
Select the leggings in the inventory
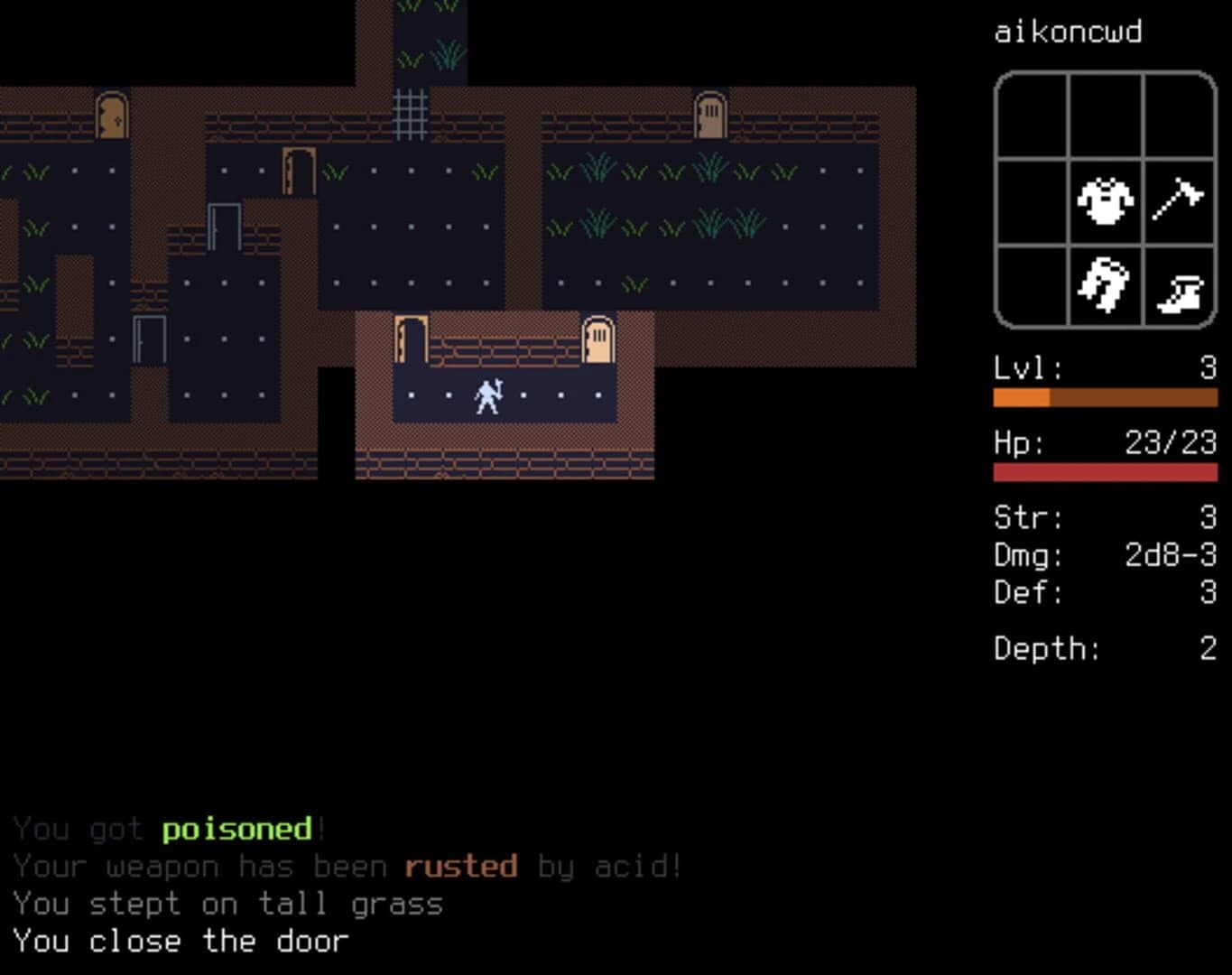1105,284
